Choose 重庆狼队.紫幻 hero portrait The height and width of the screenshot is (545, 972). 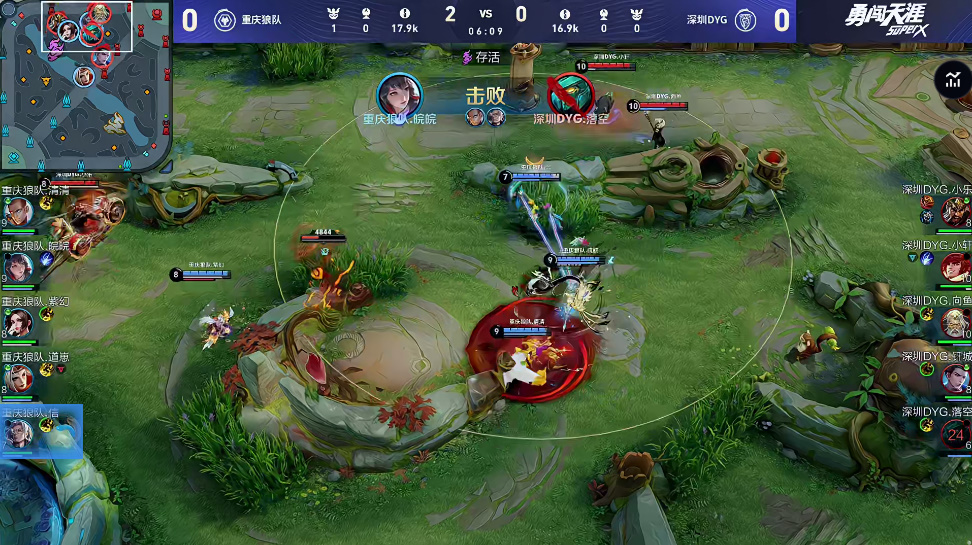20,322
